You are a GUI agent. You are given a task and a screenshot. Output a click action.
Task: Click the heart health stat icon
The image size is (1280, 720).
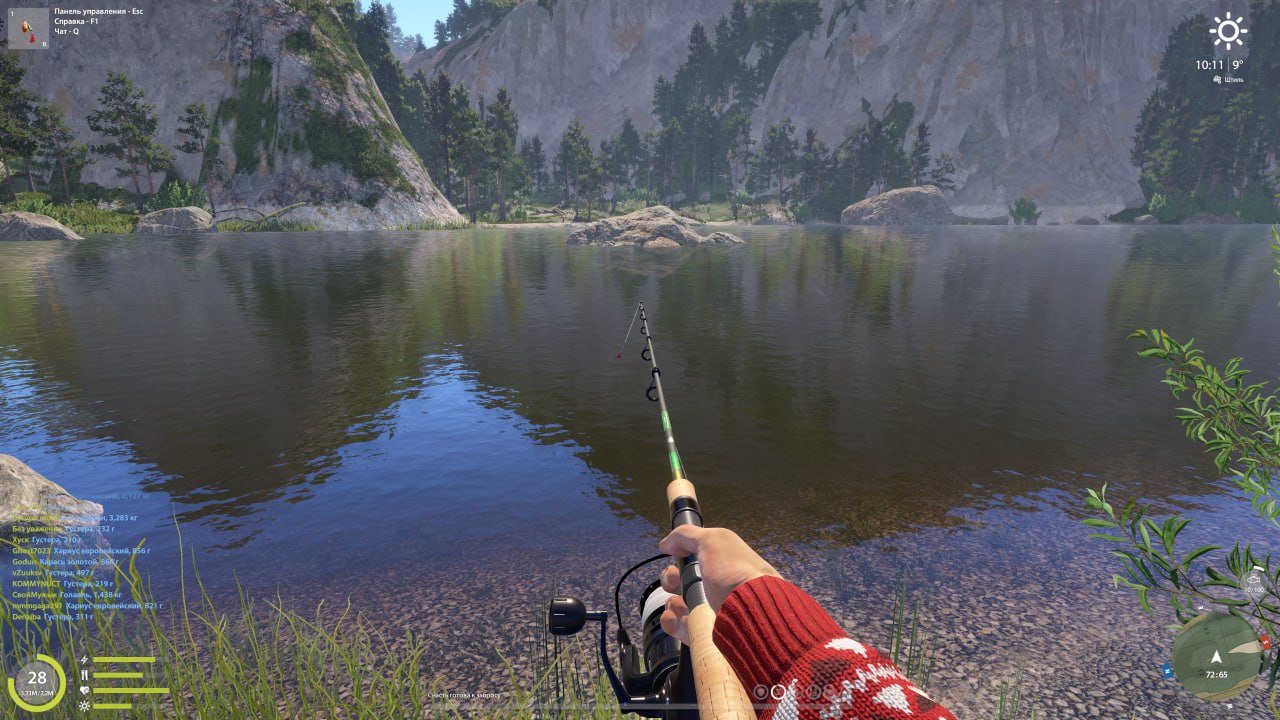(x=85, y=690)
